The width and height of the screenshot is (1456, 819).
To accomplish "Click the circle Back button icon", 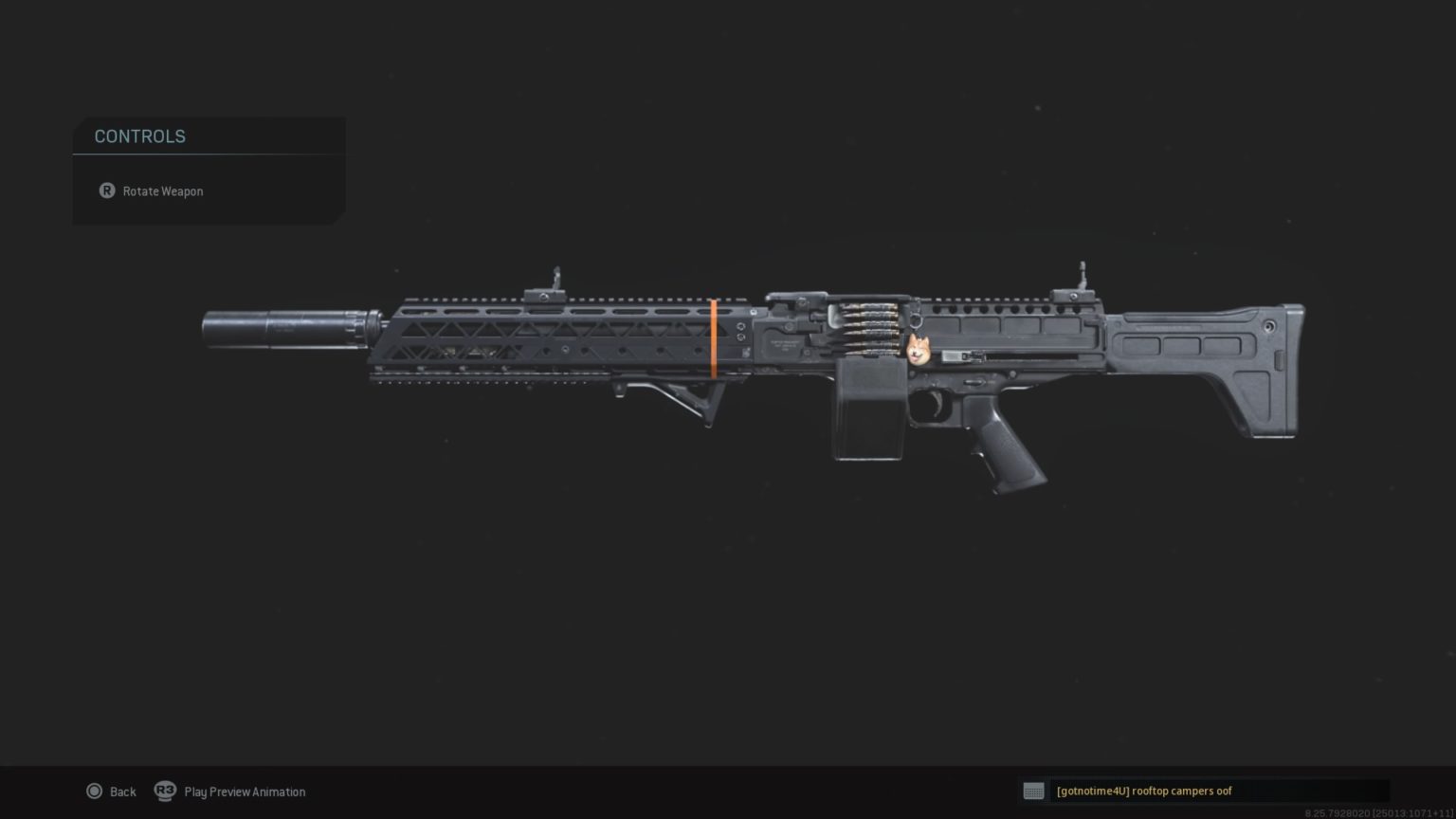I will (x=95, y=791).
